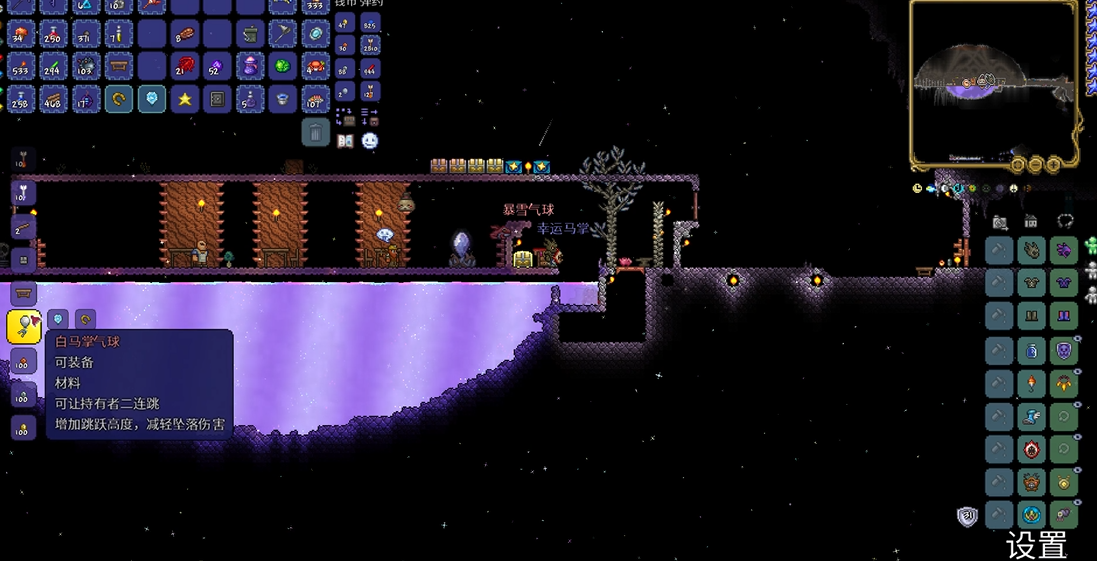This screenshot has width=1097, height=561.
Task: Open the 设置 settings menu
Action: pyautogui.click(x=1036, y=545)
